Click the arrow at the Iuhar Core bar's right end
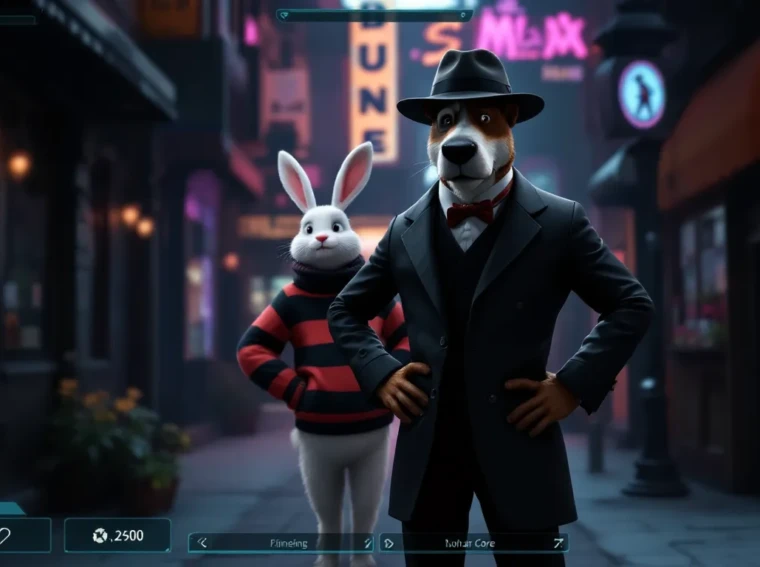The height and width of the screenshot is (567, 760). (x=556, y=543)
